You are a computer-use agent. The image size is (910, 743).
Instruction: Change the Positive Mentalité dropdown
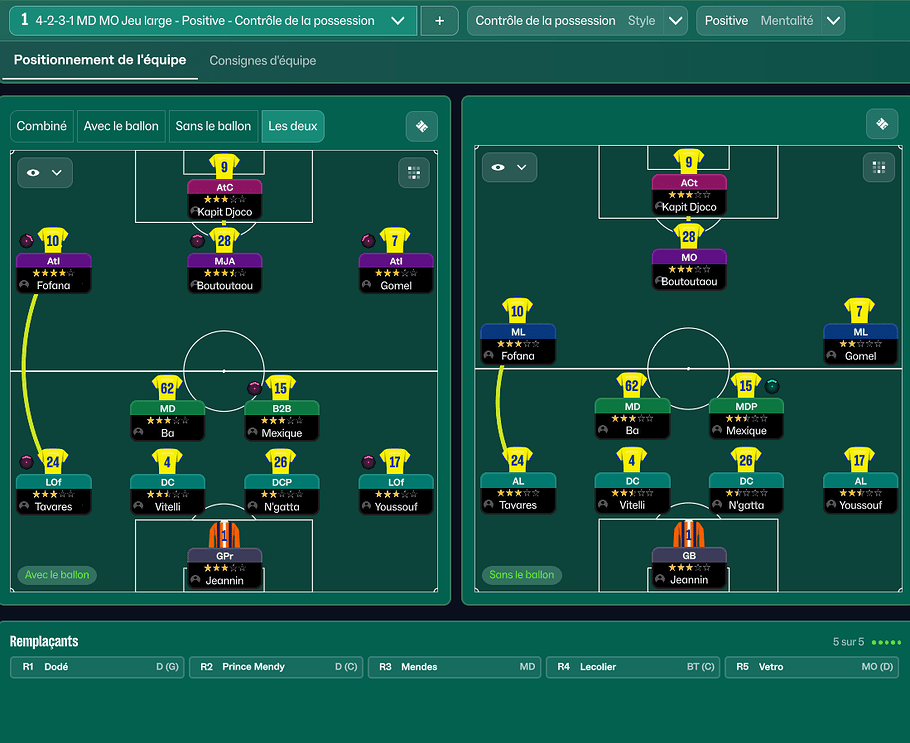[x=832, y=21]
